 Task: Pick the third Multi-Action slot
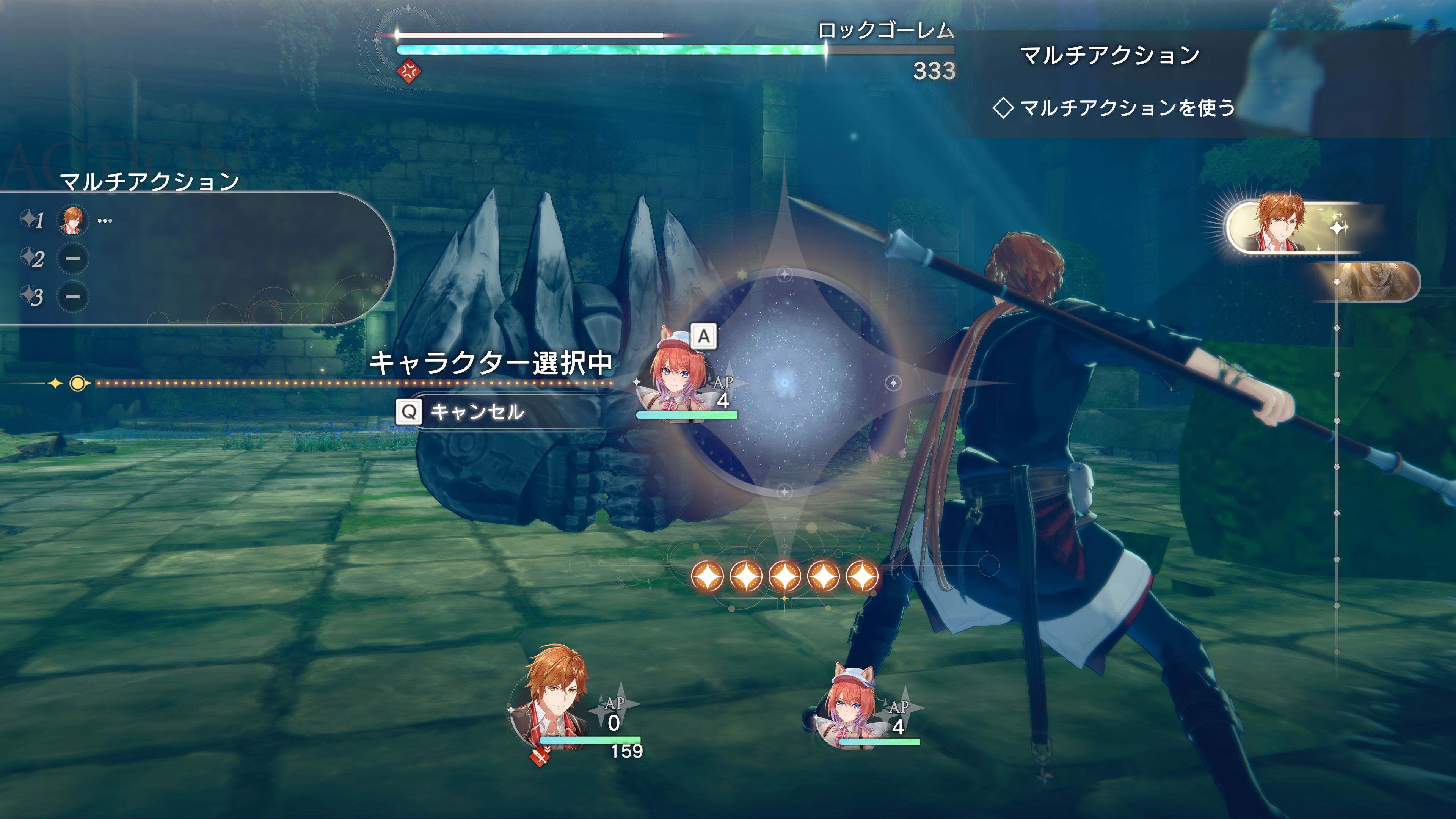coord(72,297)
